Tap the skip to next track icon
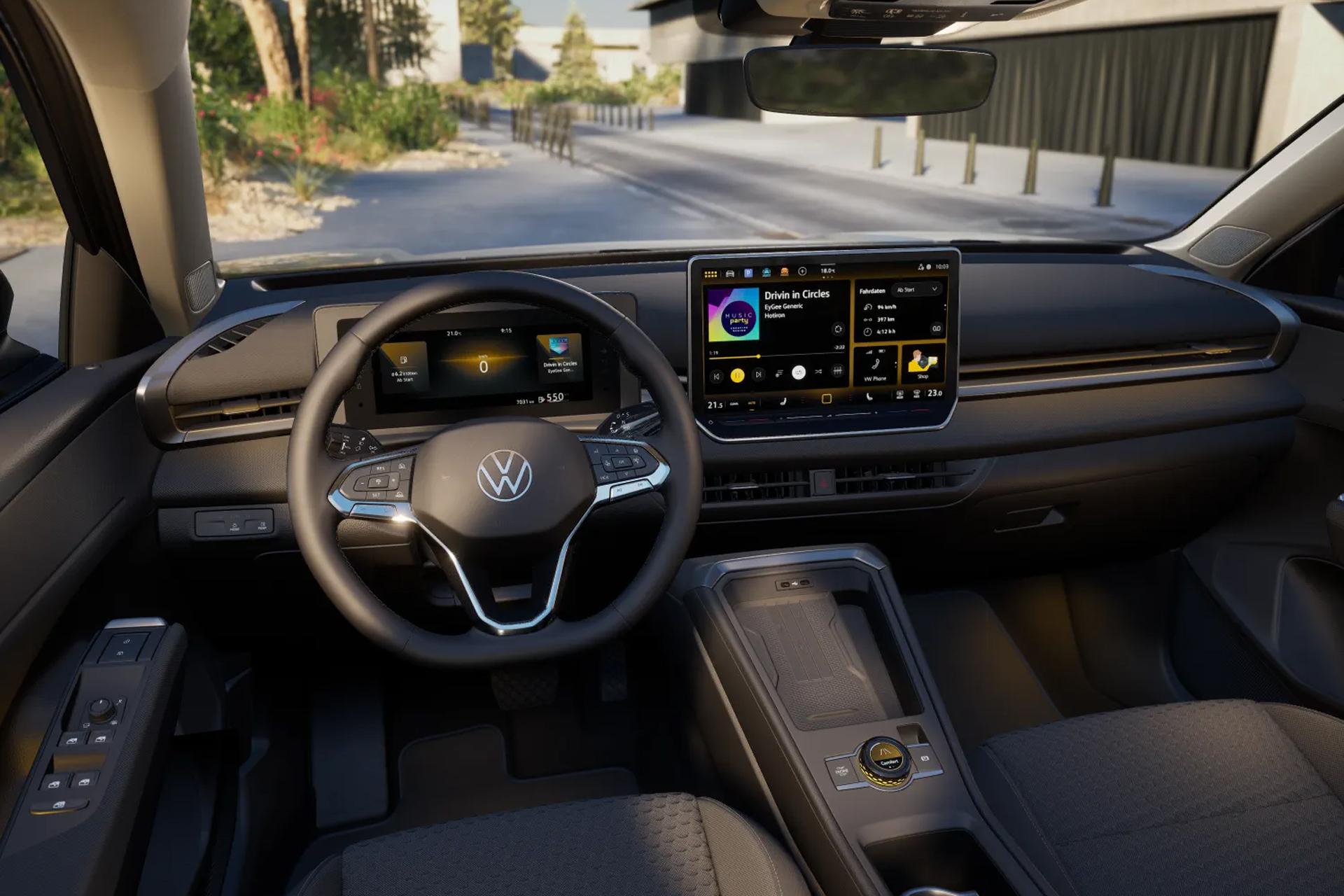Viewport: 1344px width, 896px height. [759, 374]
